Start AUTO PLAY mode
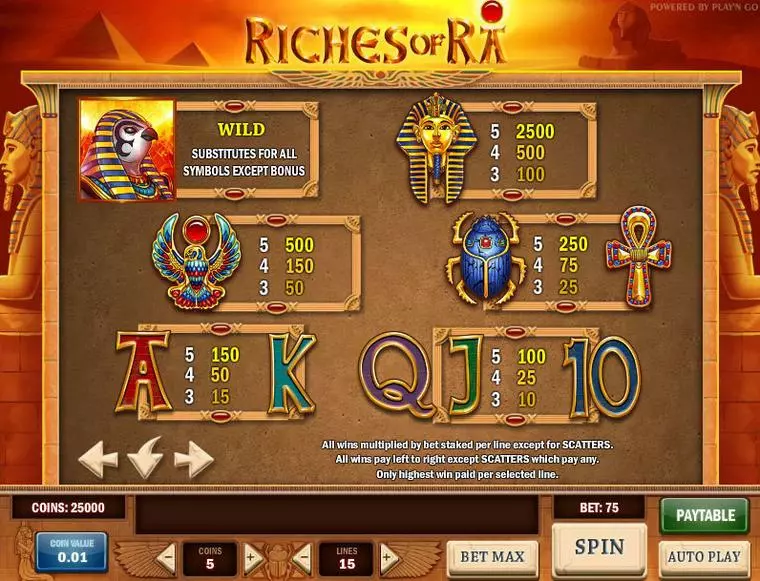Screen dimensions: 760x581 (x=704, y=556)
